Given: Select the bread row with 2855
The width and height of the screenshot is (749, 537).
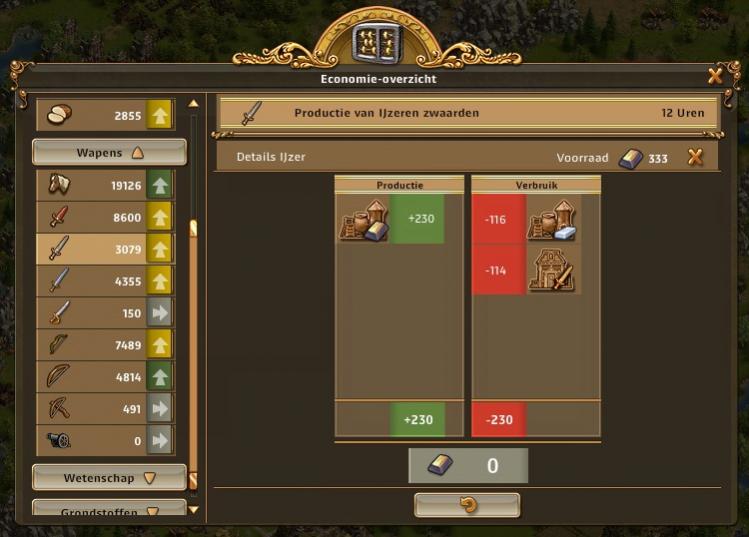Looking at the screenshot, I should click(105, 116).
